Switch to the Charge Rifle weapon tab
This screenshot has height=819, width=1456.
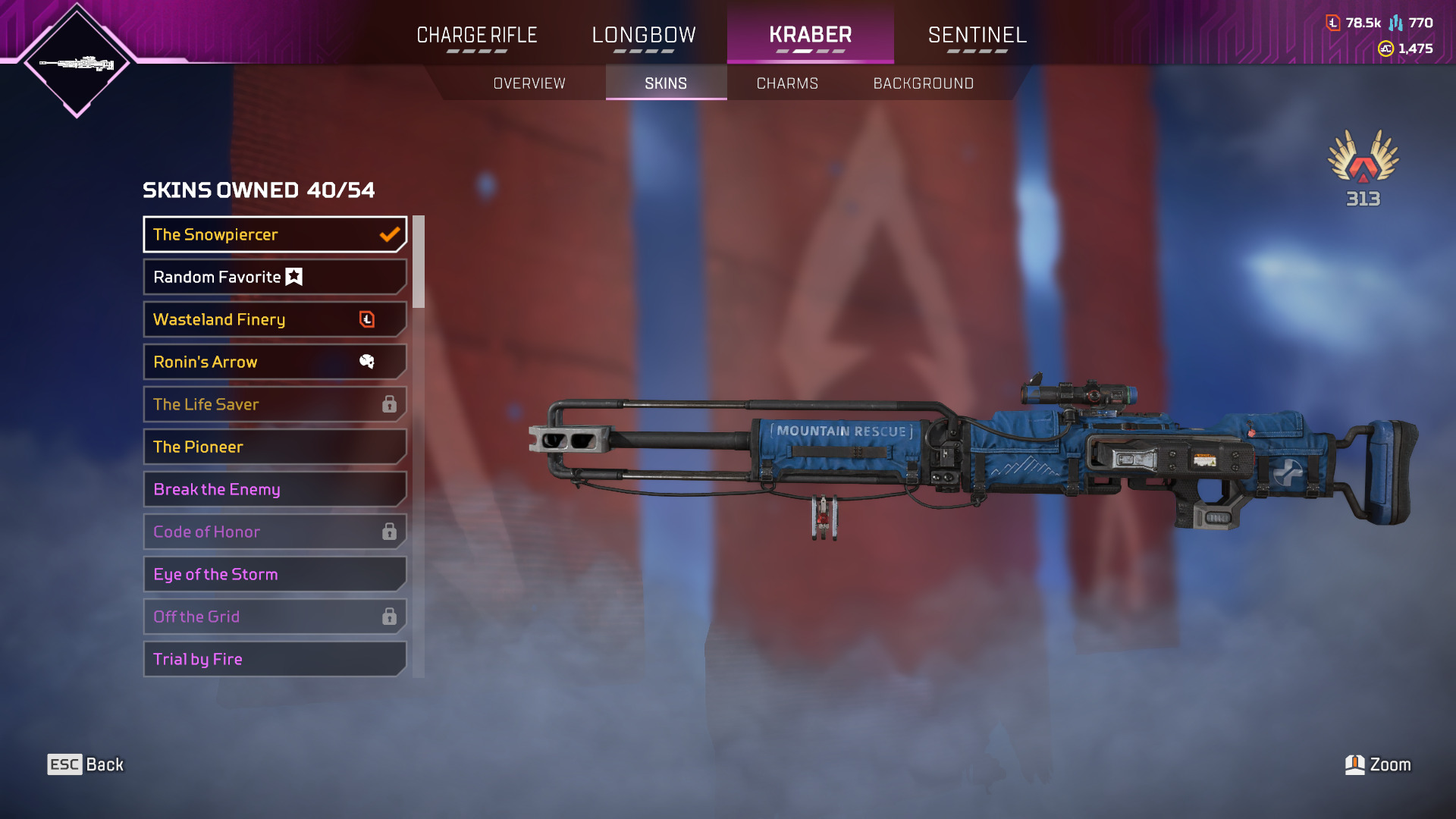click(x=477, y=35)
